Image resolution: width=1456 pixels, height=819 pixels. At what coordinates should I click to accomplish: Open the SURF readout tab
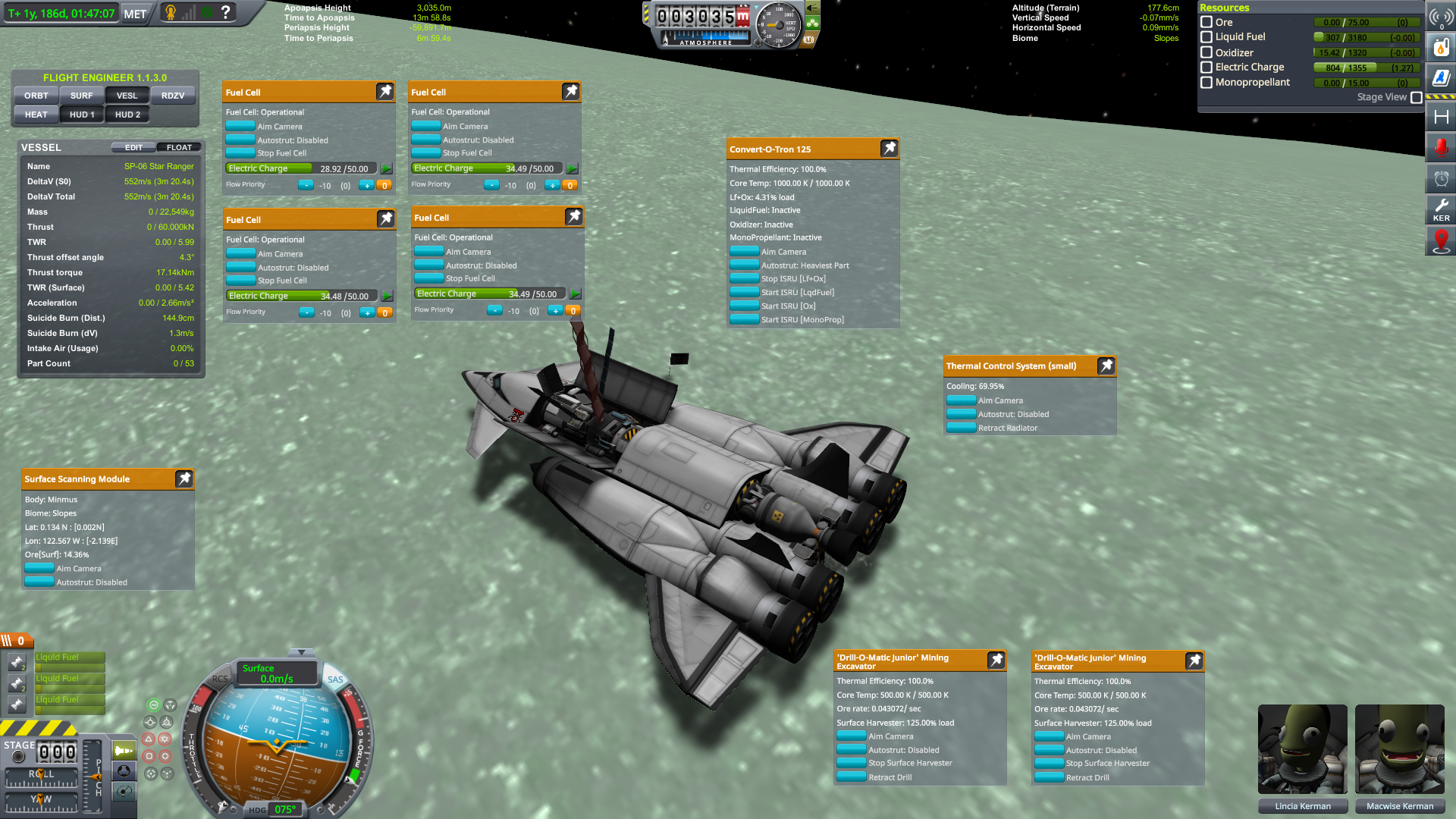click(81, 96)
